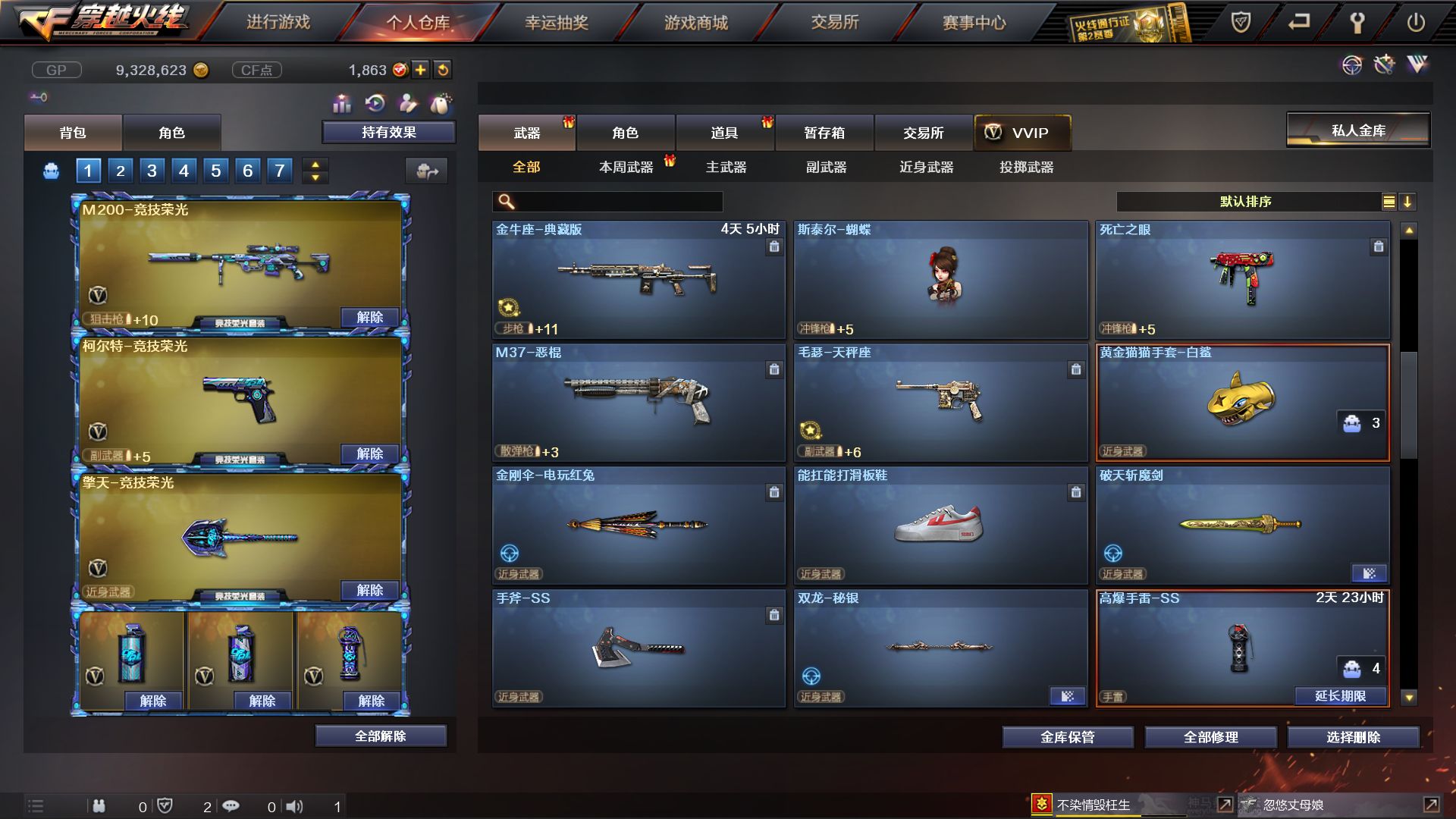Delete 金牛座-典藏版 using its trash can icon
The image size is (1456, 819).
[x=774, y=248]
